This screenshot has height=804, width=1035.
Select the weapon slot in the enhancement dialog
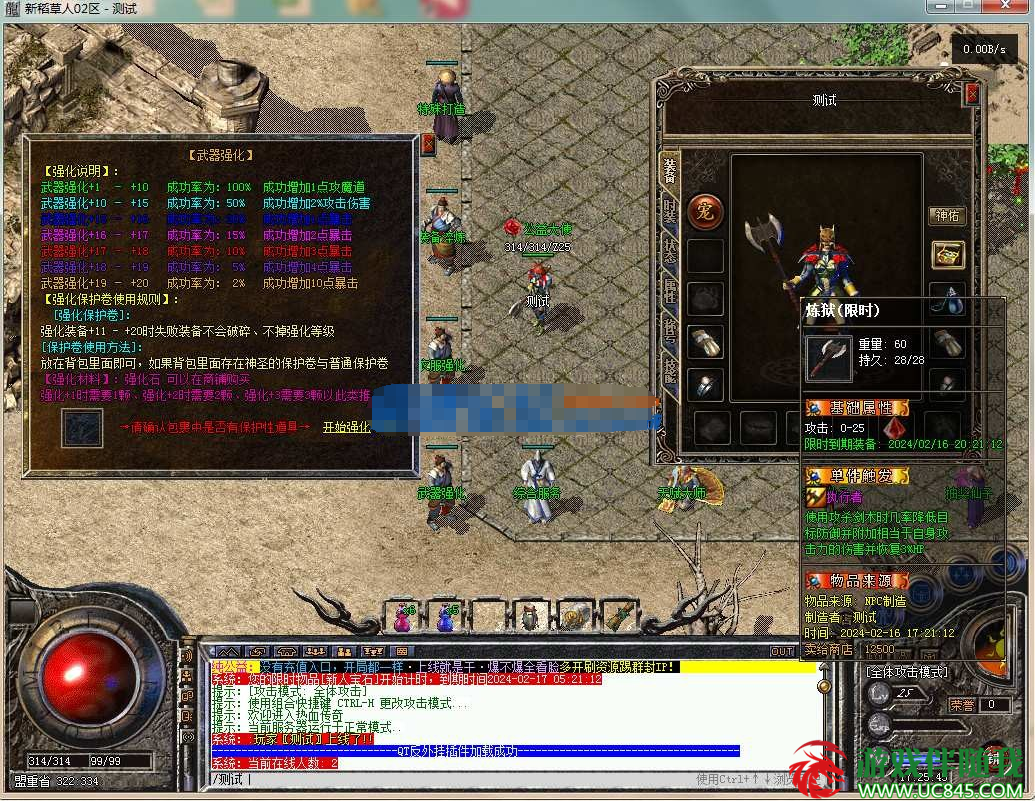click(79, 427)
